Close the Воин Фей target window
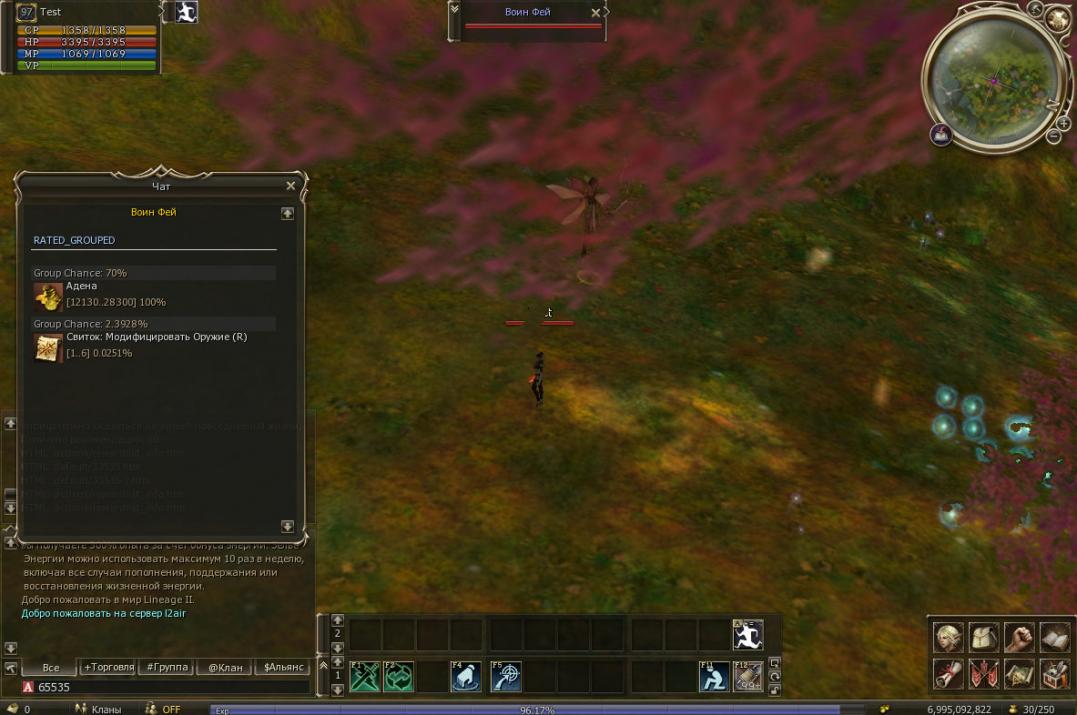The width and height of the screenshot is (1077, 715). pyautogui.click(x=596, y=13)
